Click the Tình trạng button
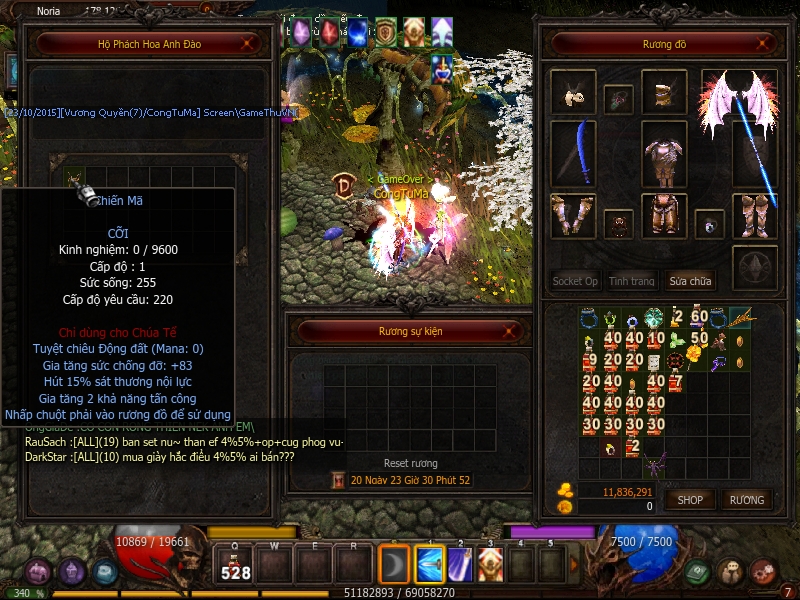The width and height of the screenshot is (800, 600). coord(632,281)
